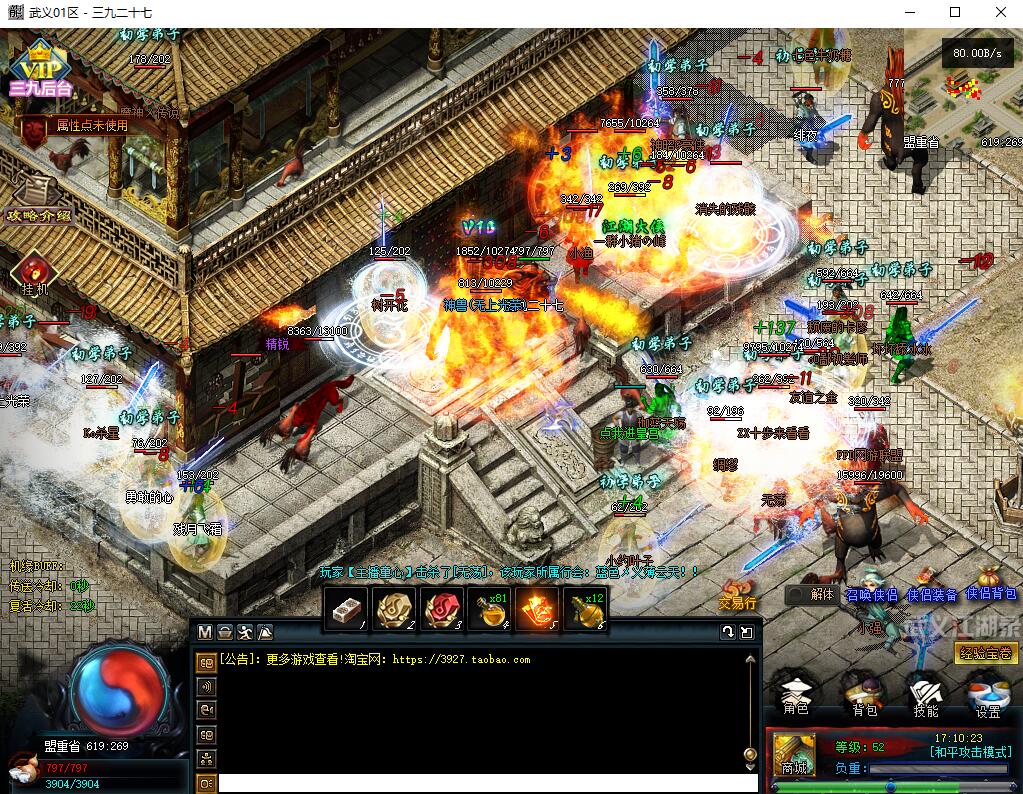Use the golden gourd with x12 count

(586, 608)
